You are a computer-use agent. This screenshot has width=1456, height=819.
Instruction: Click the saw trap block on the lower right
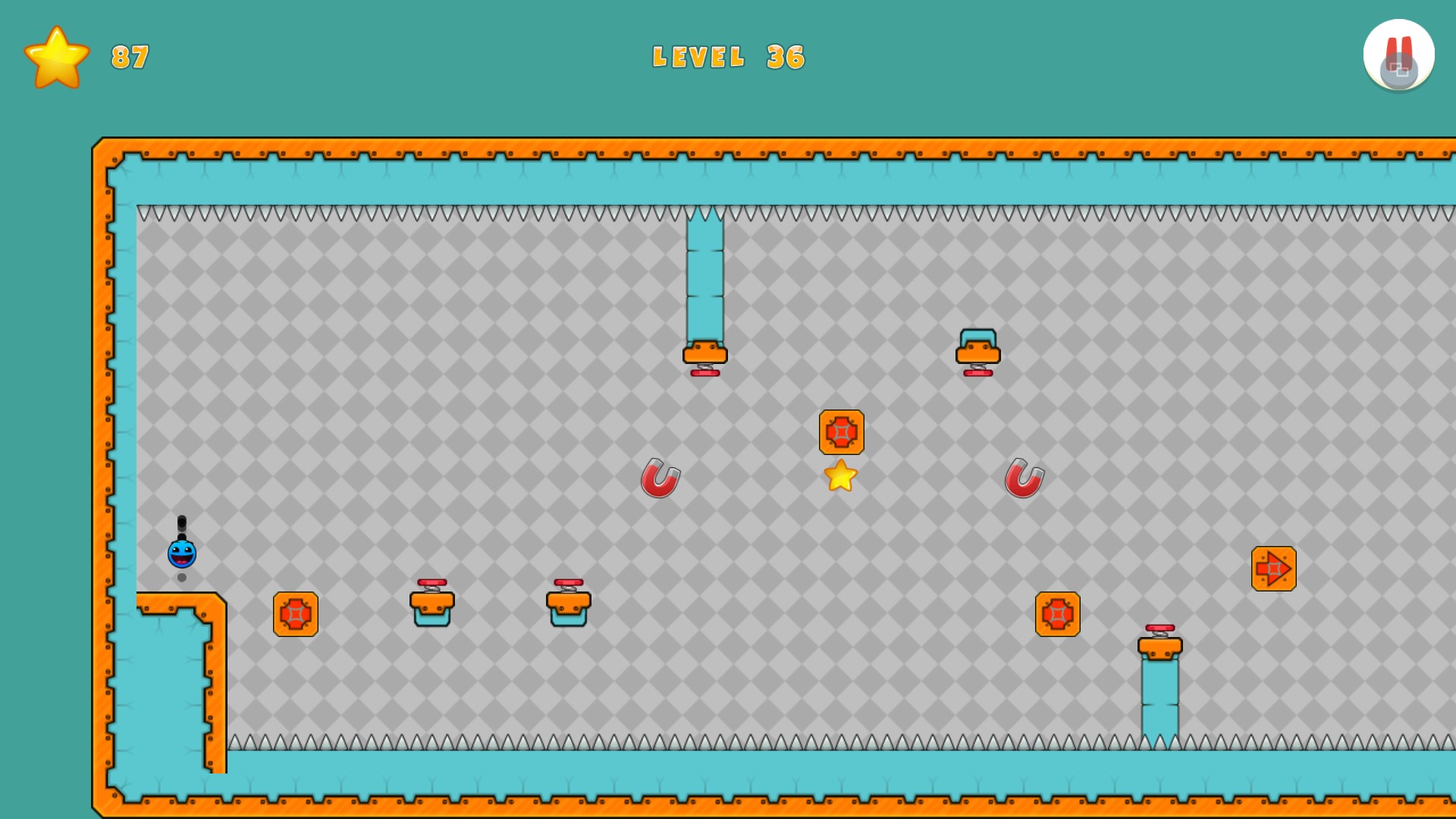(x=1057, y=613)
